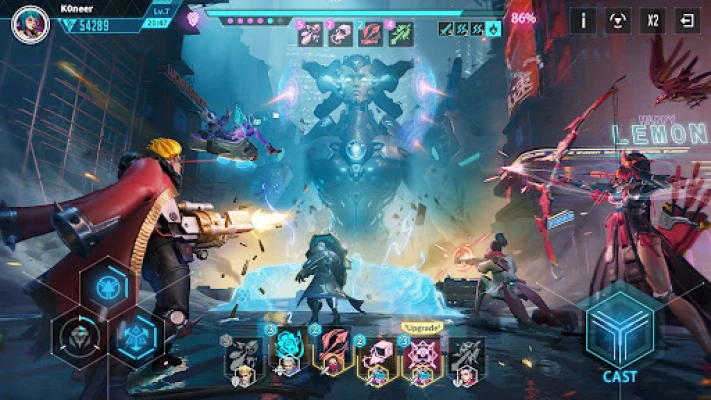This screenshot has height=400, width=711.
Task: Open player K0neer's avatar profile
Action: (x=30, y=24)
